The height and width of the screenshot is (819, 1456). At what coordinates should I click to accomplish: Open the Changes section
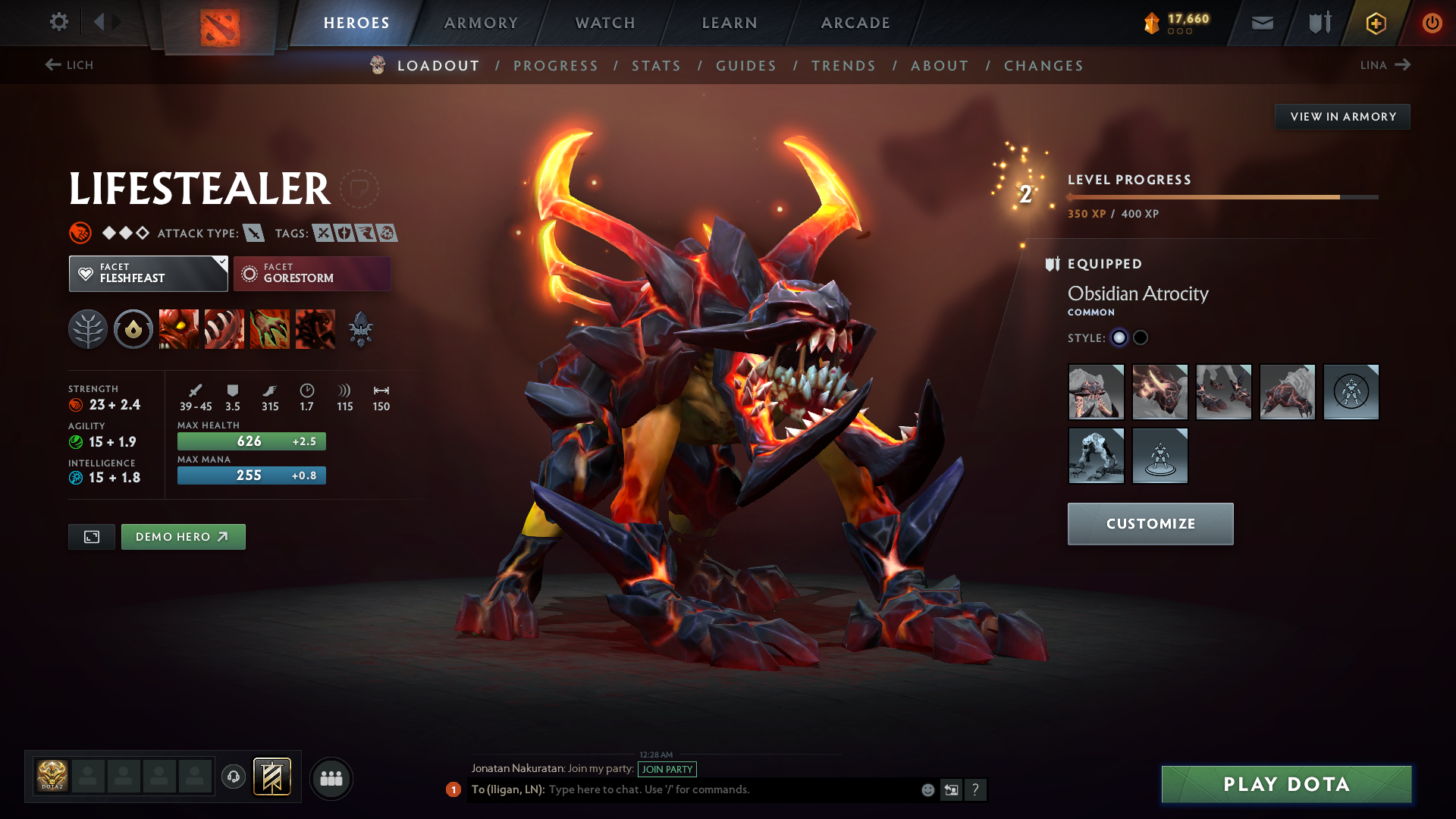[1043, 66]
